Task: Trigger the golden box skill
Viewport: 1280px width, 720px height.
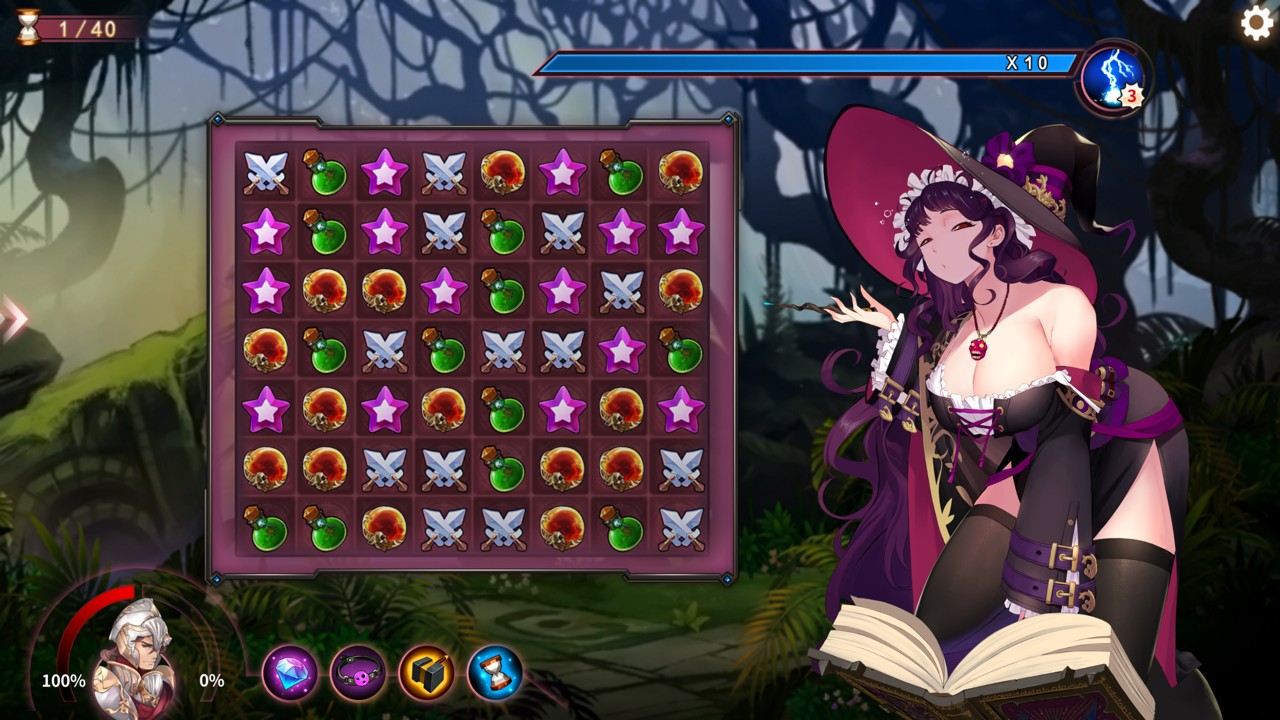Action: pos(427,673)
